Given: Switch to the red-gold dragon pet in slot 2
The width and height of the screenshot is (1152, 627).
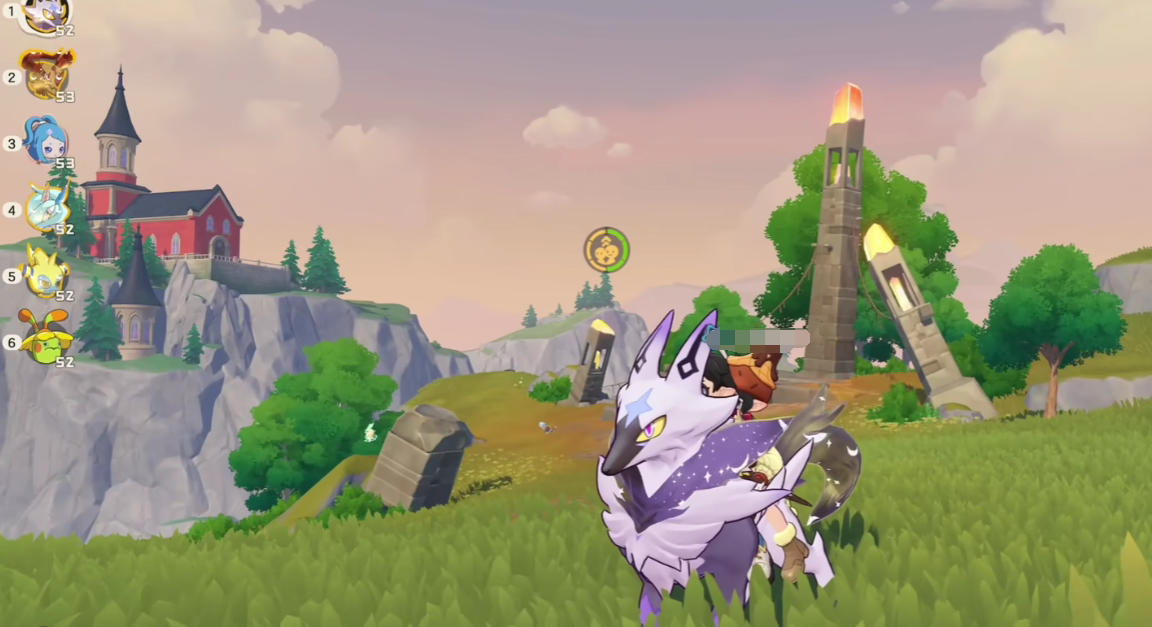Looking at the screenshot, I should click(46, 74).
